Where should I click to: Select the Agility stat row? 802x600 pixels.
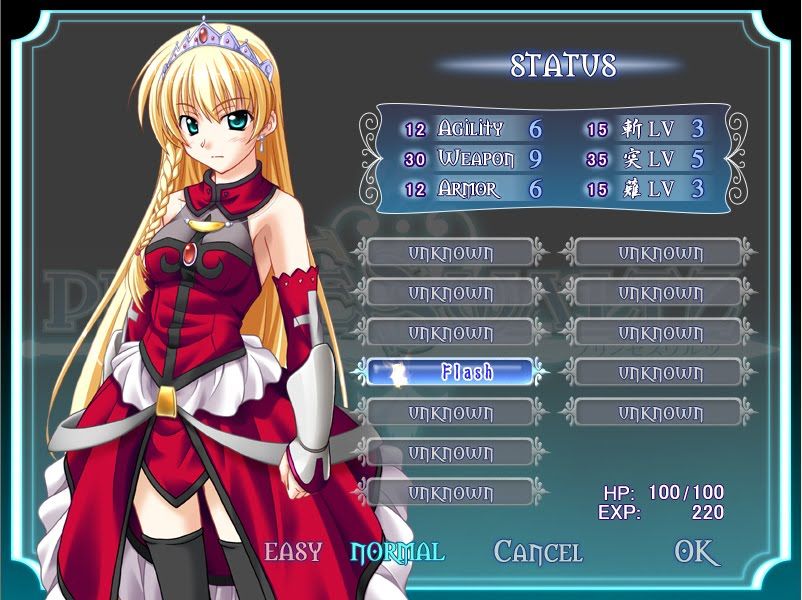[x=472, y=129]
